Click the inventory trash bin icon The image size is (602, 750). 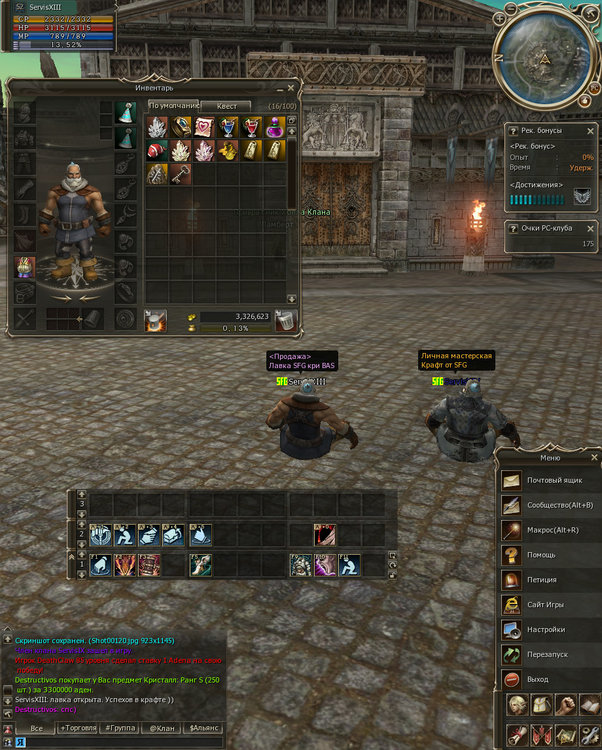pos(285,321)
